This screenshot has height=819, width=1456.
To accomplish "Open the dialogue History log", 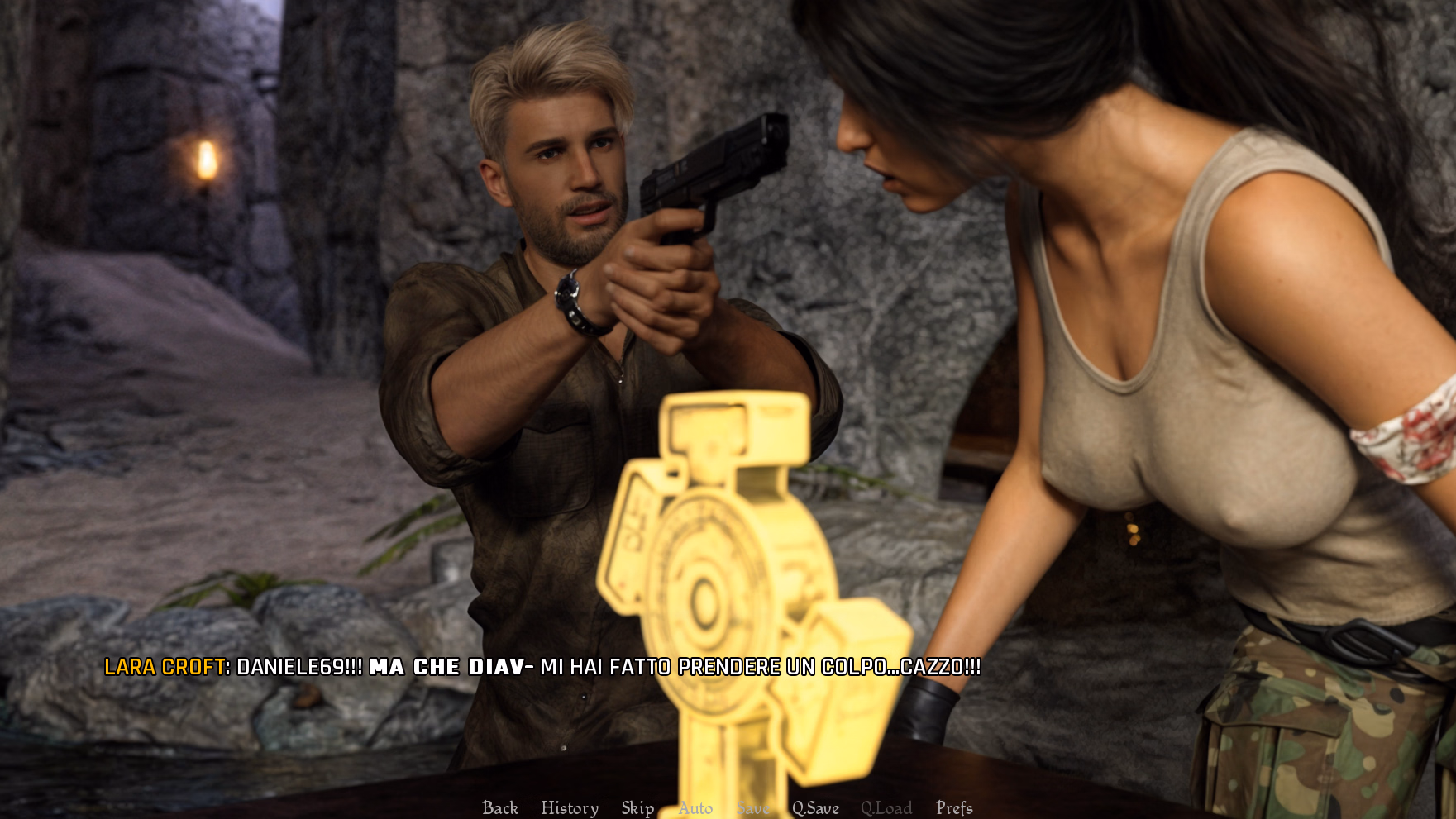I will tap(570, 807).
